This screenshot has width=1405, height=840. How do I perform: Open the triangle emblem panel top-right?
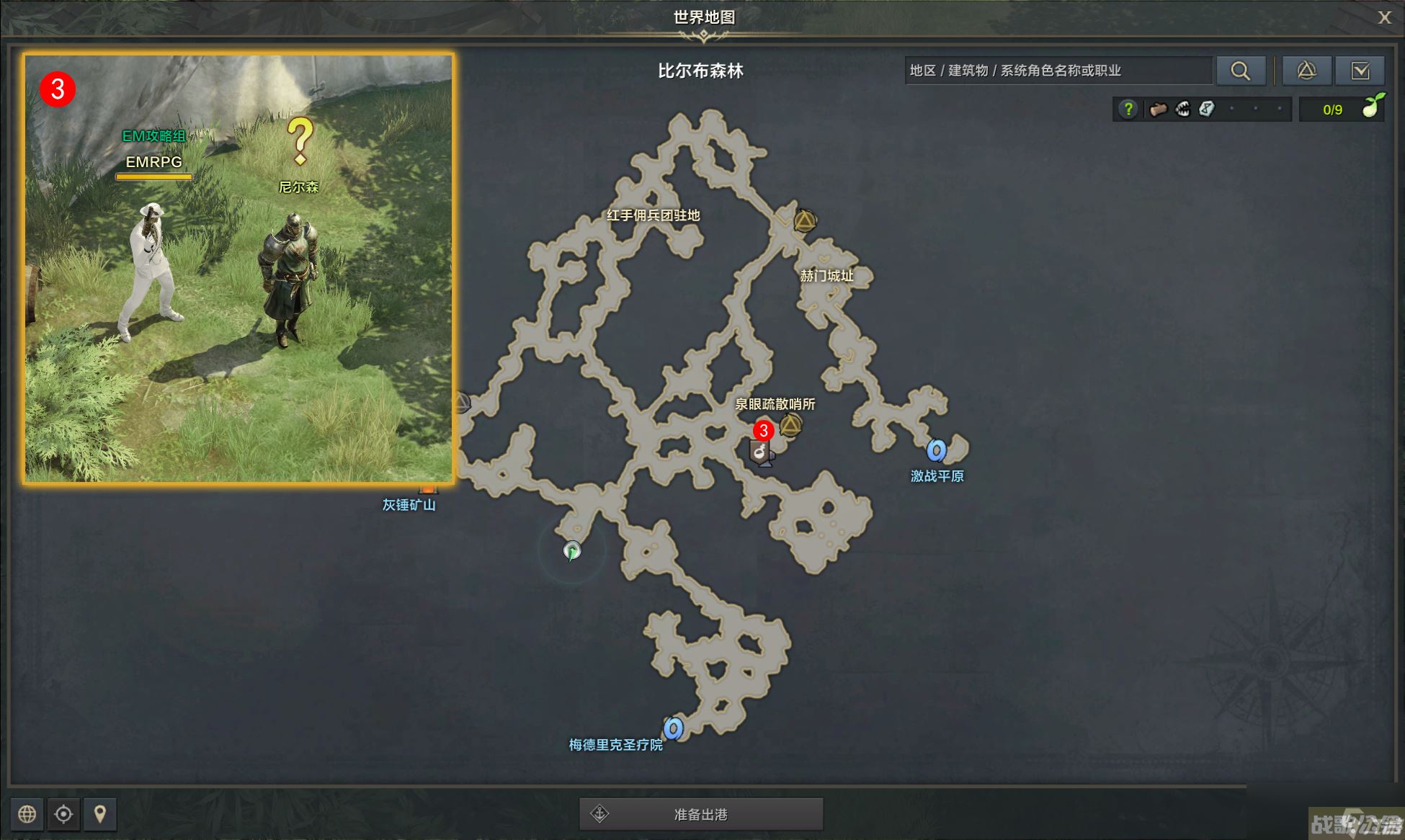point(1307,71)
